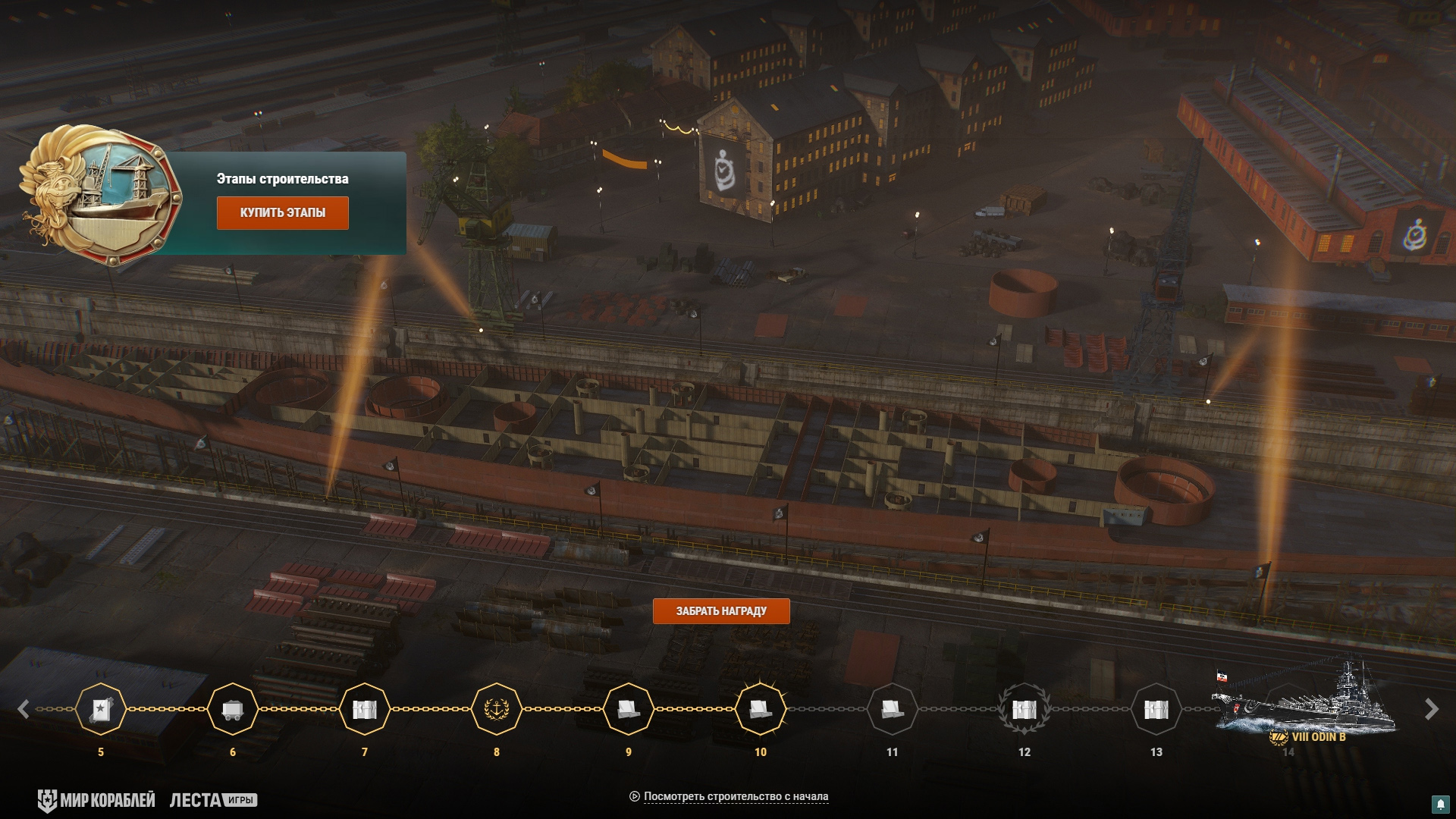Select construction stage 9 node
Viewport: 1456px width, 819px height.
pyautogui.click(x=629, y=710)
